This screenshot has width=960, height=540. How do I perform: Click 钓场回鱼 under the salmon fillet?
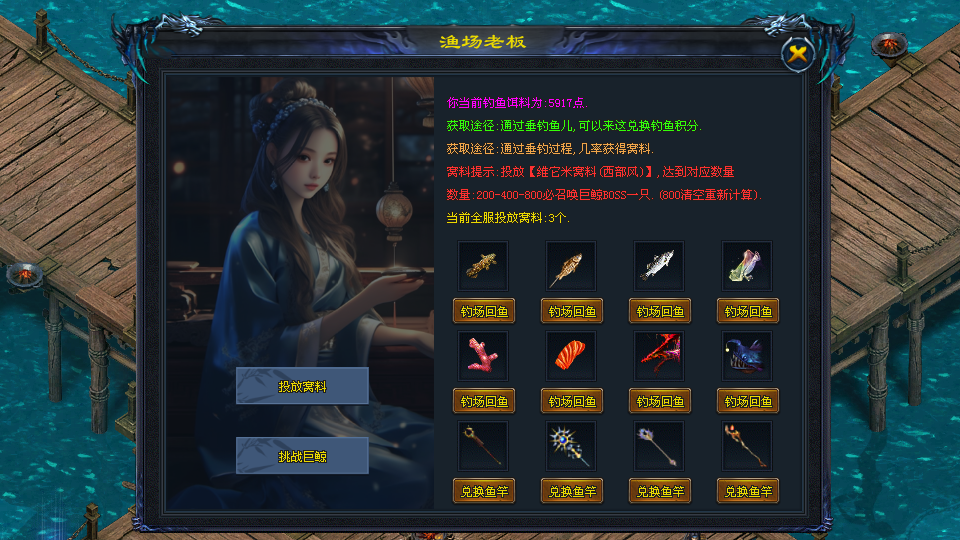[x=572, y=401]
